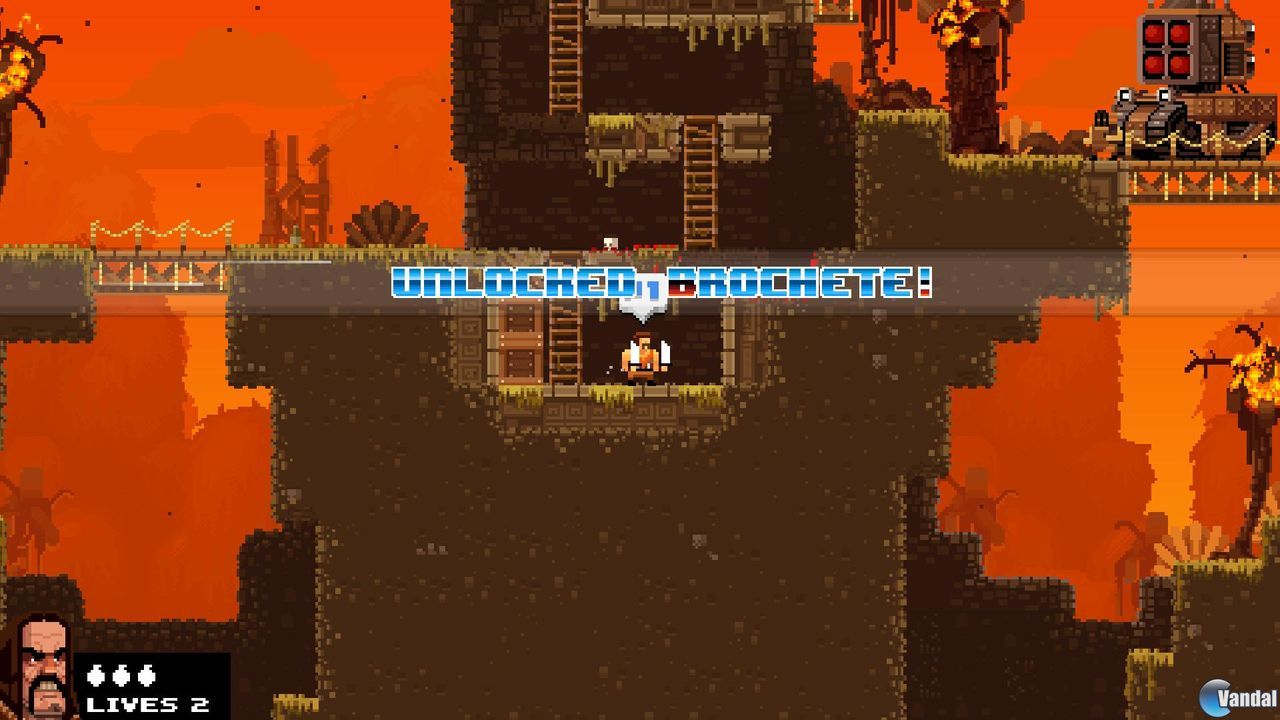Screen dimensions: 1280x720
Task: Click the middle grenade icon in the HUD
Action: [120, 675]
